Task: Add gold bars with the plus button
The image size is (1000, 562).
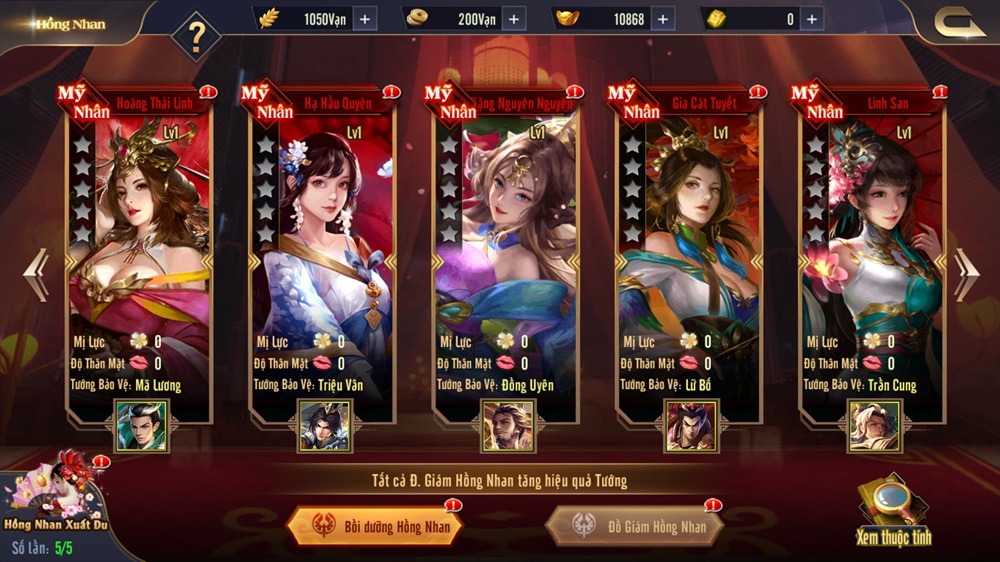Action: [x=811, y=18]
